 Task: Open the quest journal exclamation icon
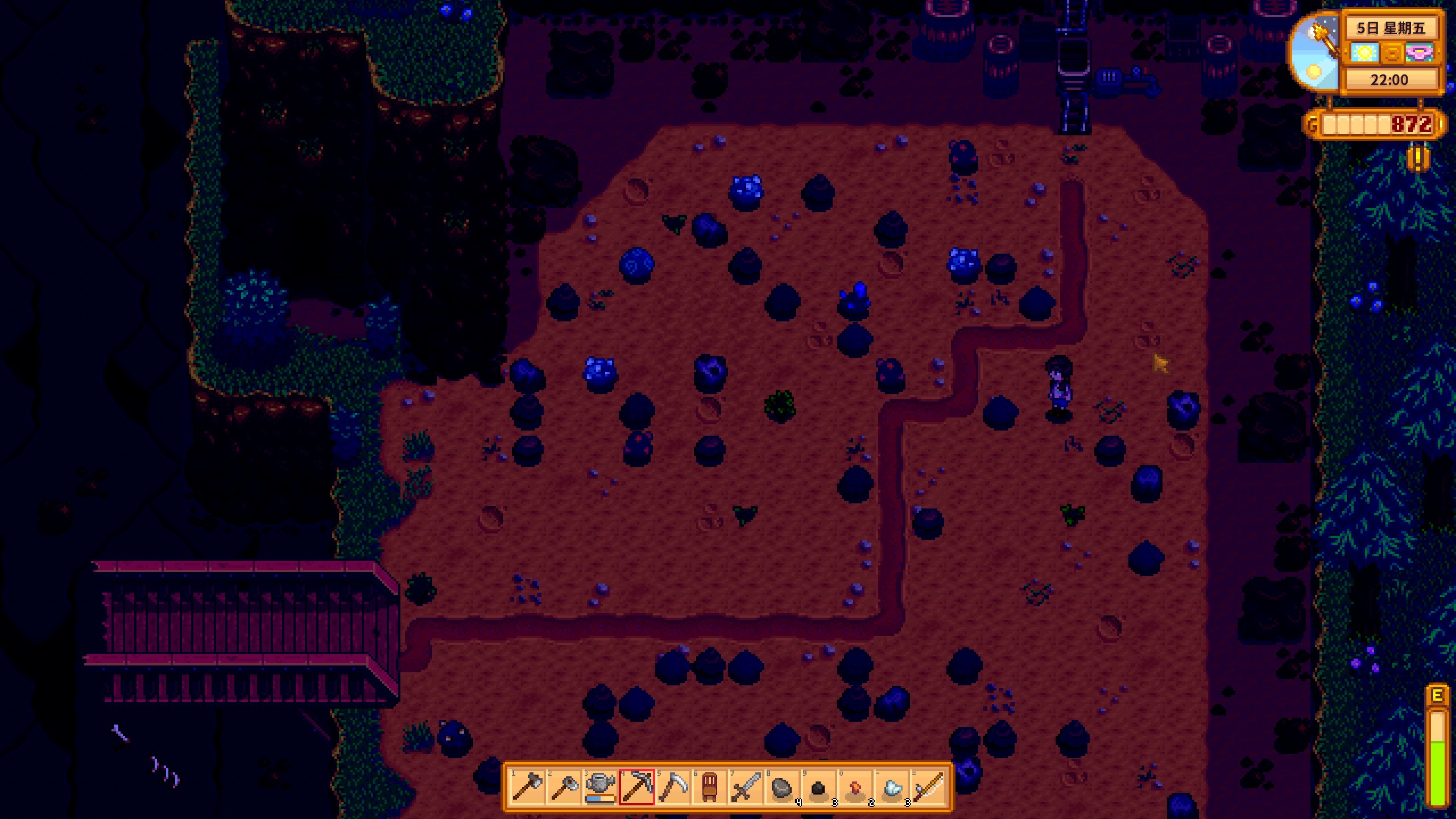coord(1418,158)
